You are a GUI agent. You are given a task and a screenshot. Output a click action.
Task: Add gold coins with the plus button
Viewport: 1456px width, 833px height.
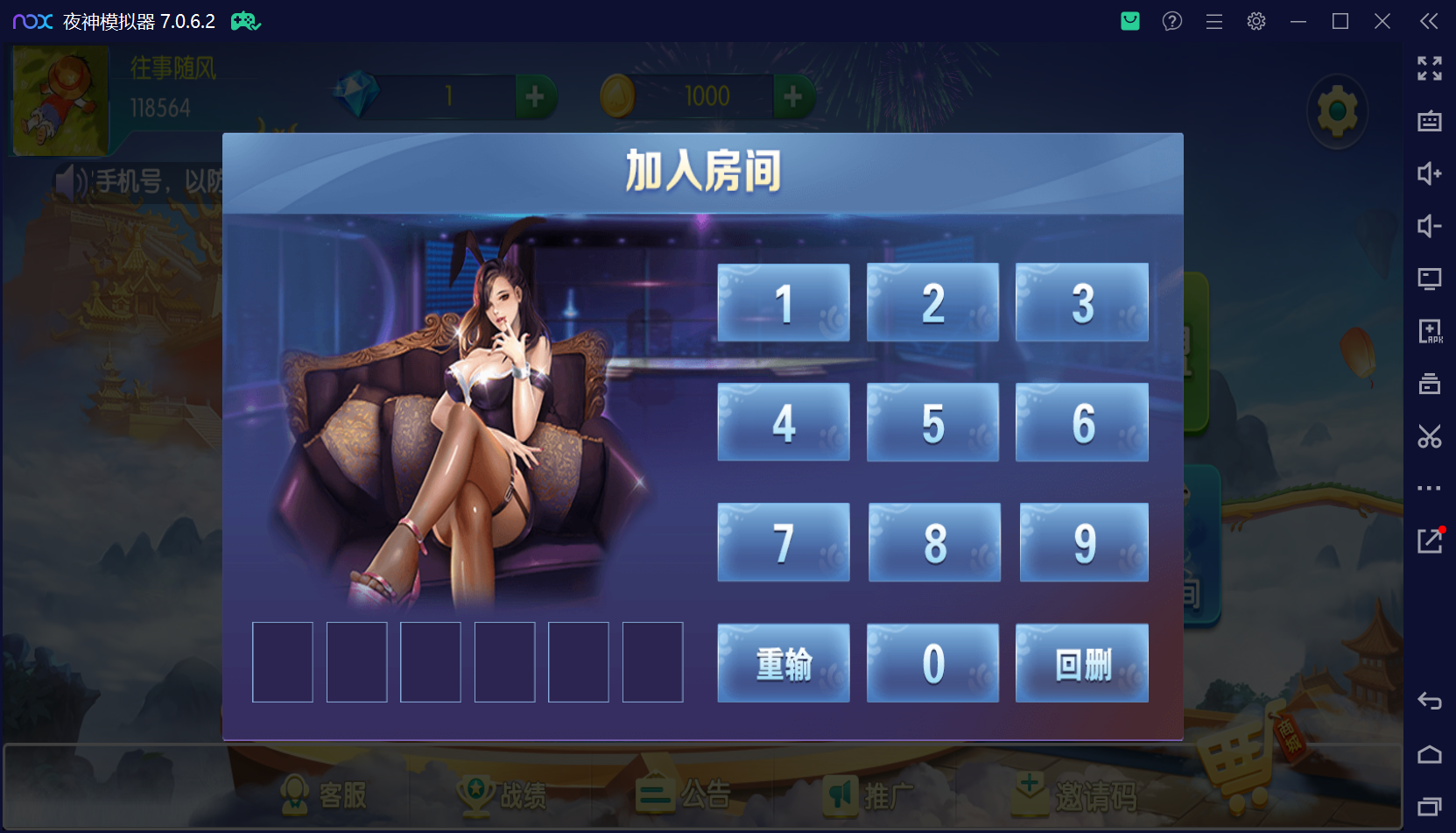click(x=793, y=96)
